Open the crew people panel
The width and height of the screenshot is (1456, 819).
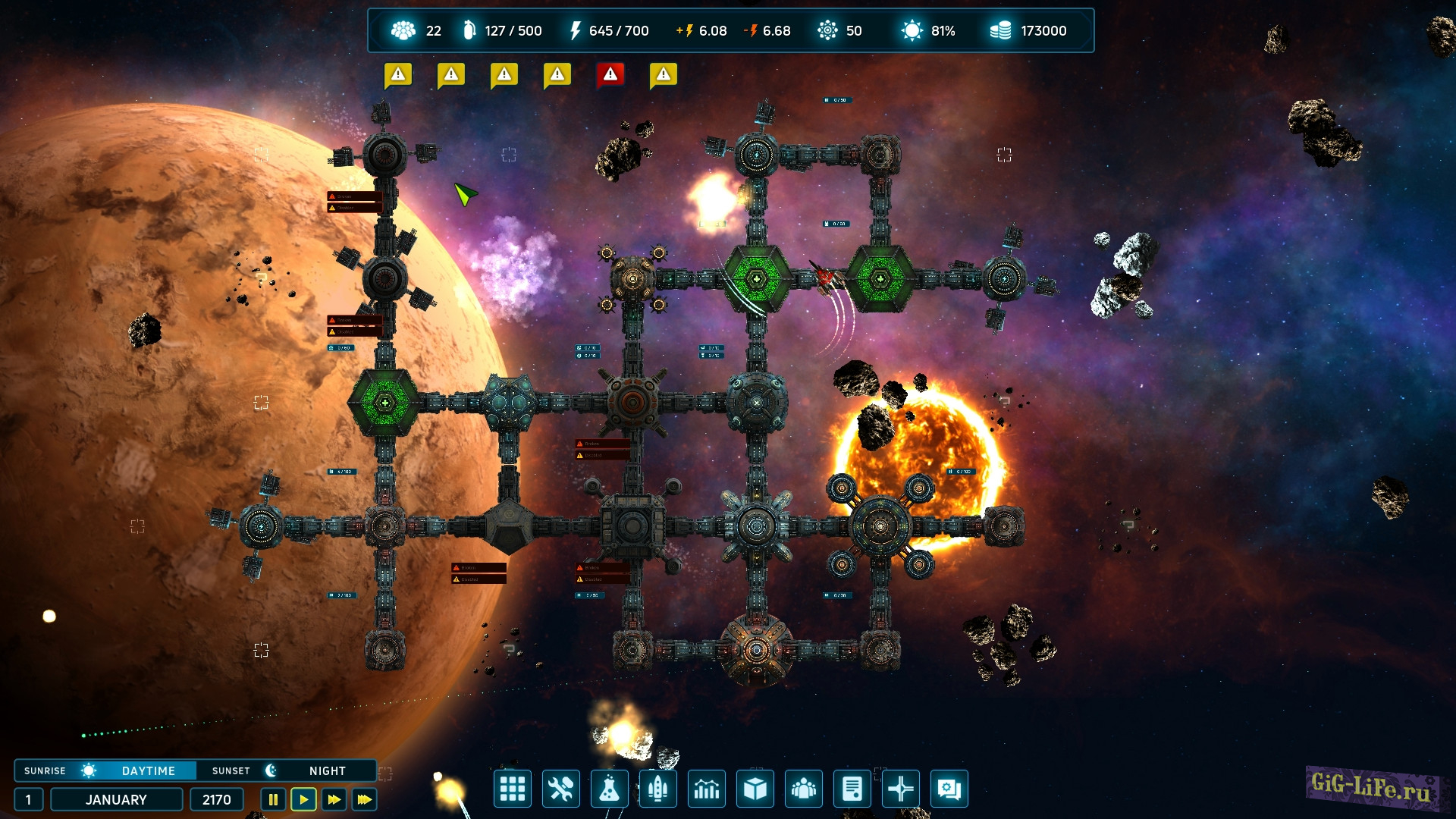tap(804, 789)
